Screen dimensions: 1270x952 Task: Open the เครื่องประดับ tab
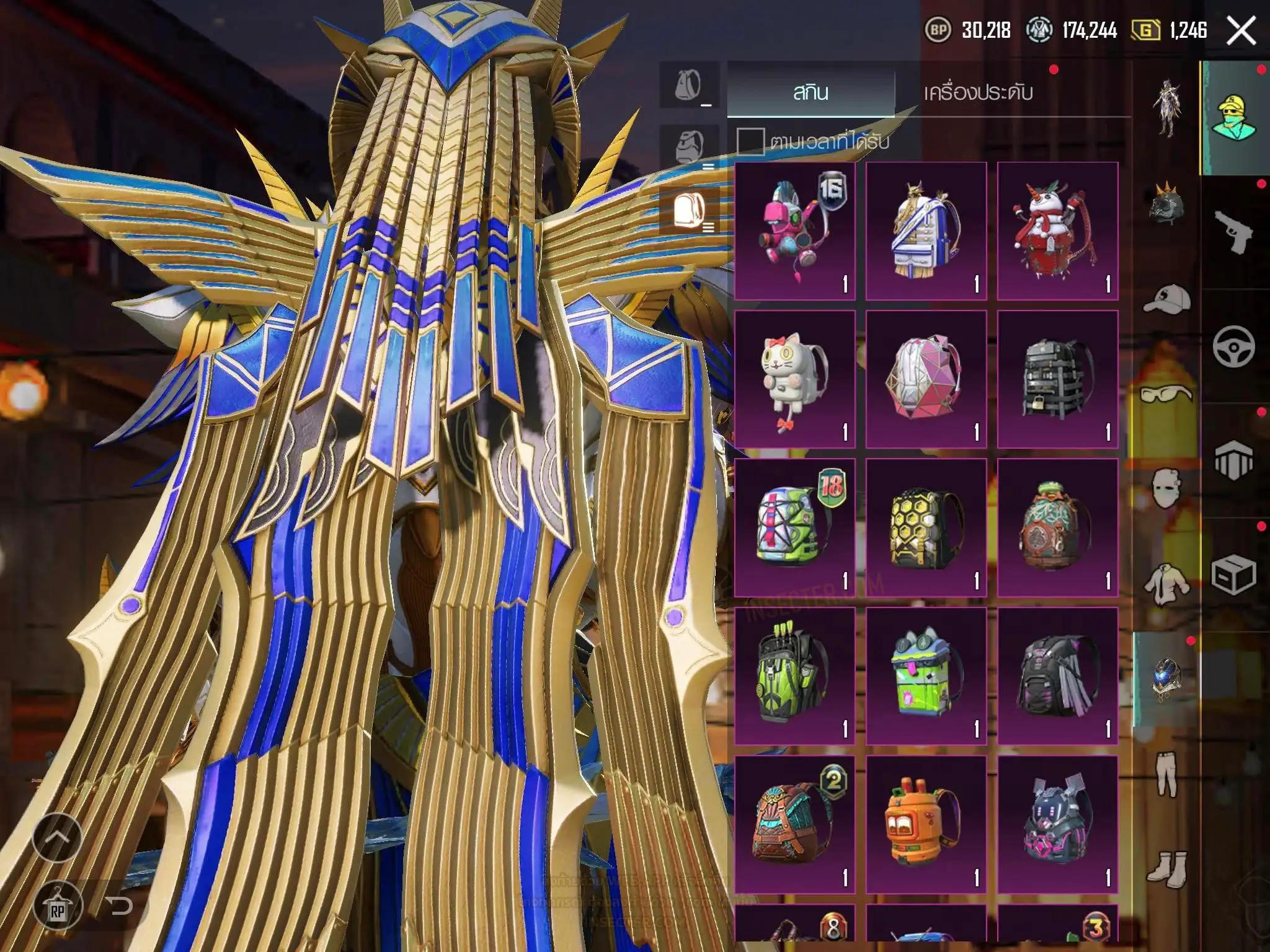click(978, 92)
